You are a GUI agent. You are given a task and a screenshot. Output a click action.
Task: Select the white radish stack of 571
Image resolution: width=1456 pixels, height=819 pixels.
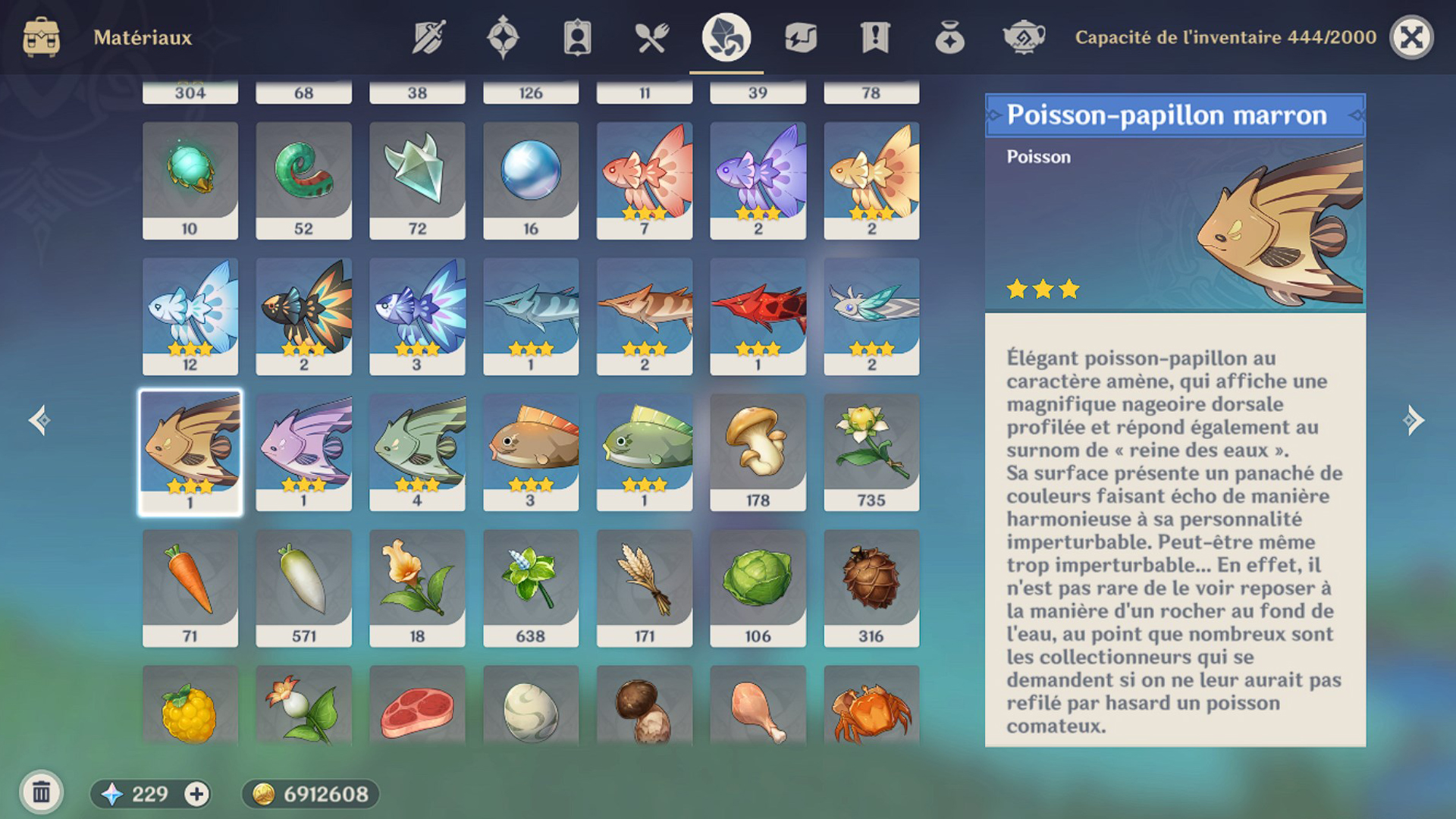303,588
